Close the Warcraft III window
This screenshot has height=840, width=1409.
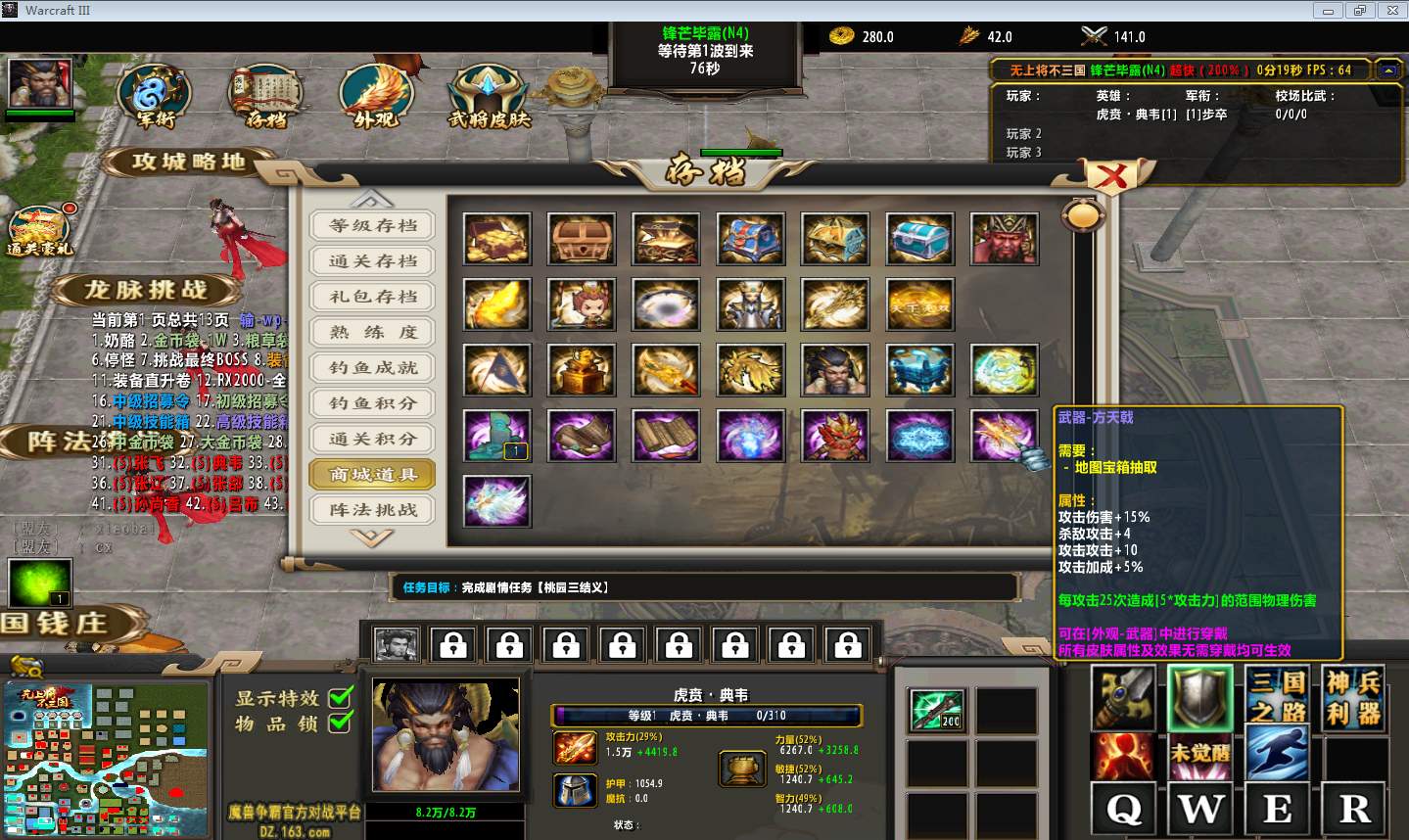1391,11
